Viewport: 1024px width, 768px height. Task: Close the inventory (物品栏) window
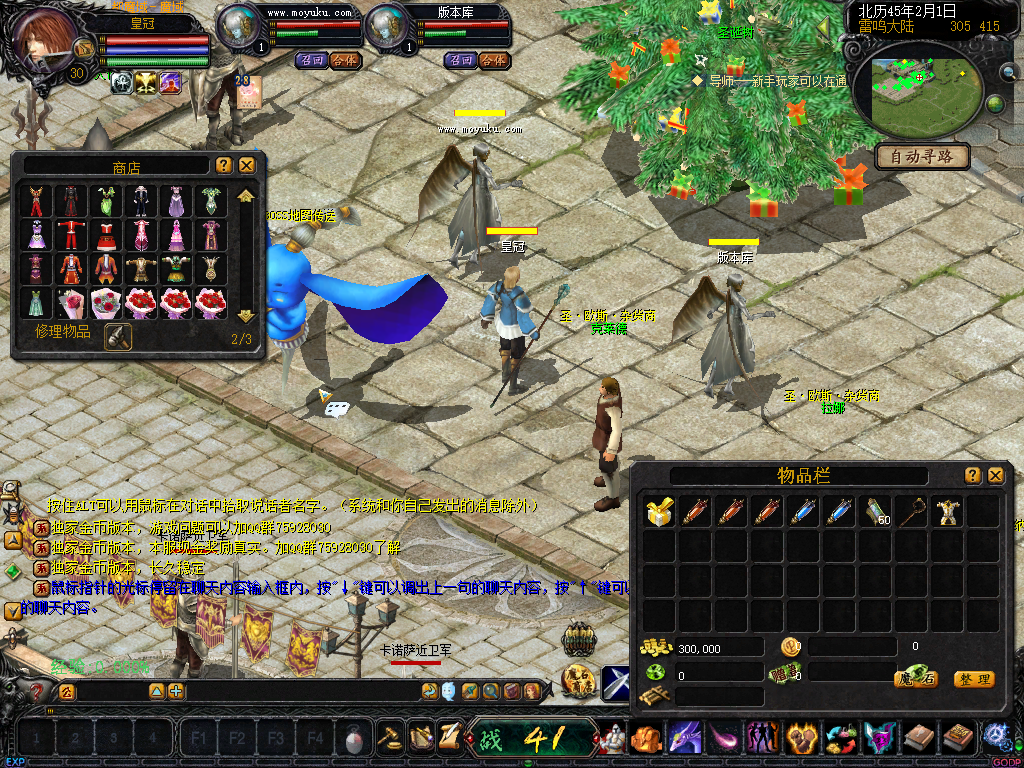coord(995,476)
